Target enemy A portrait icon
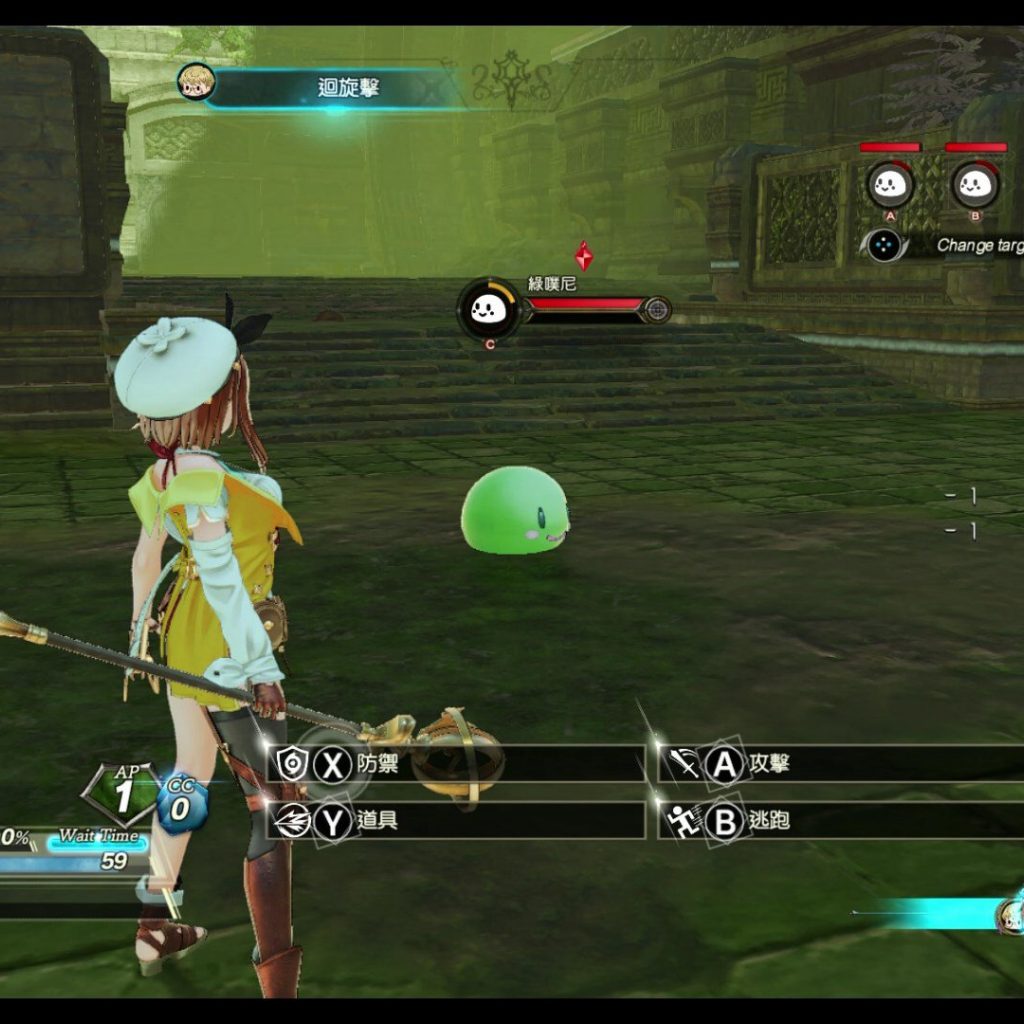The height and width of the screenshot is (1024, 1024). pyautogui.click(x=890, y=184)
